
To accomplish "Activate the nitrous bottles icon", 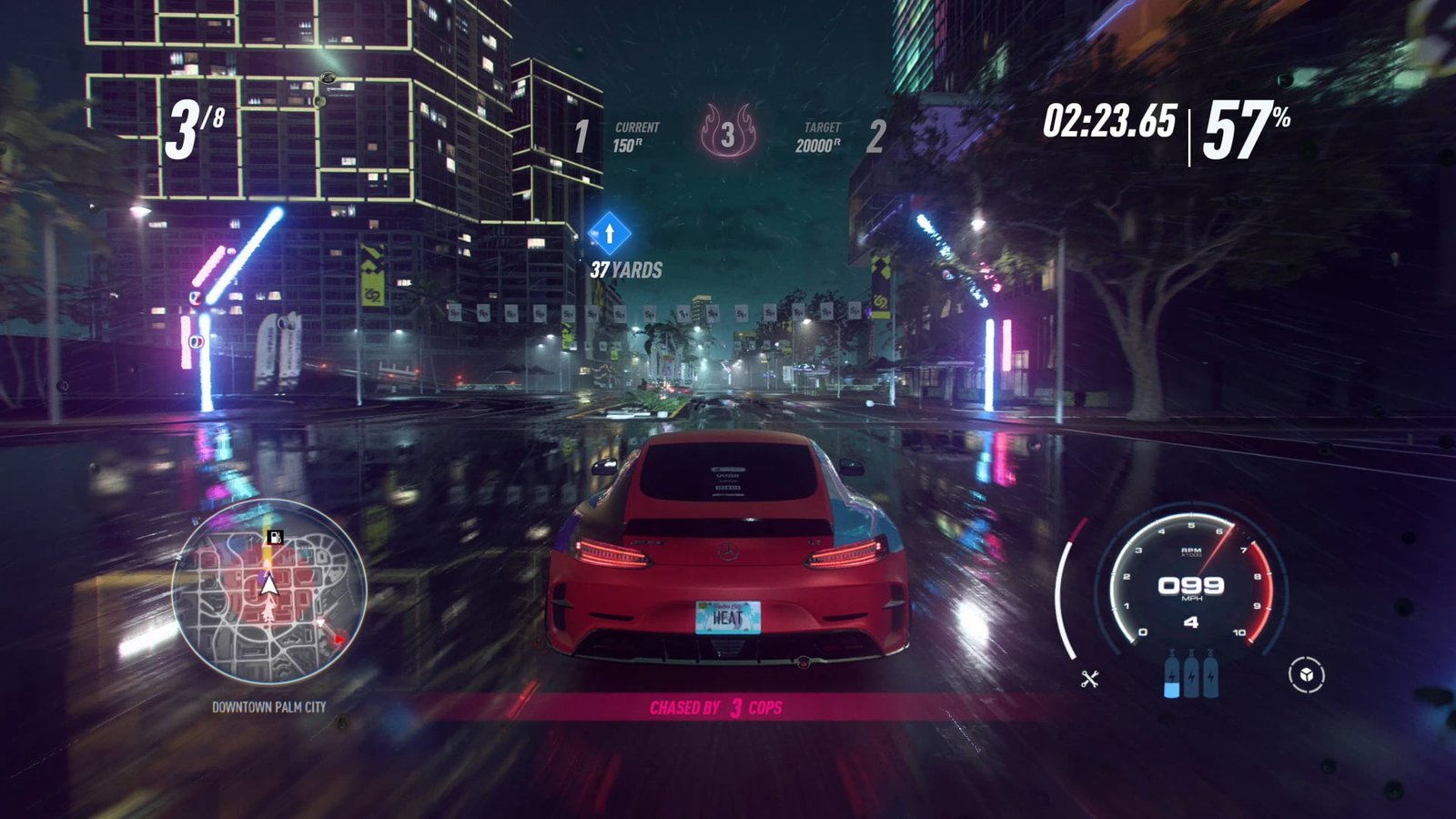I will [x=1191, y=674].
